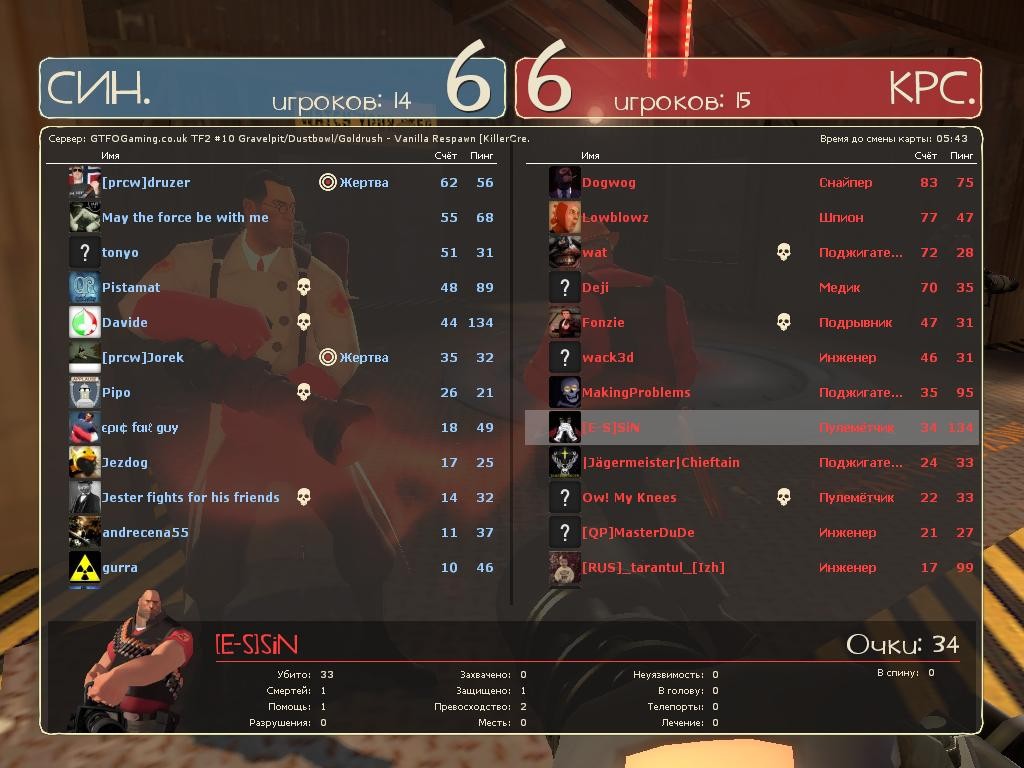Choose the |Jägermeister|Chieftain row
The width and height of the screenshot is (1024, 768).
[x=661, y=463]
